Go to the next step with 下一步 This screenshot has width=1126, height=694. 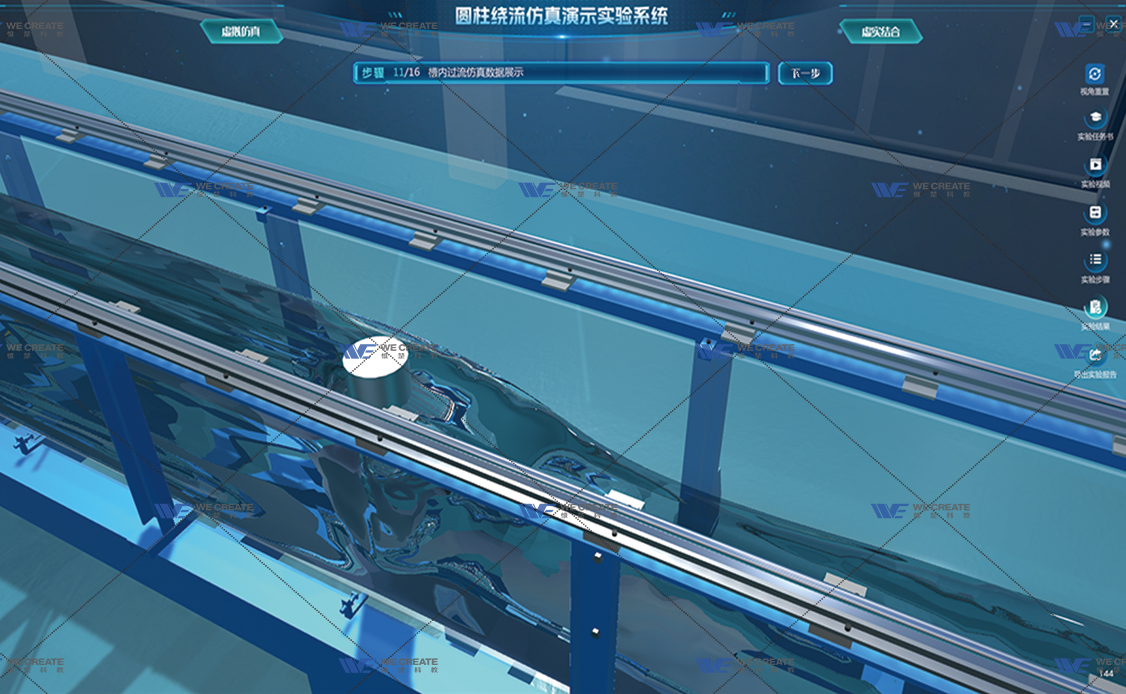click(x=804, y=73)
